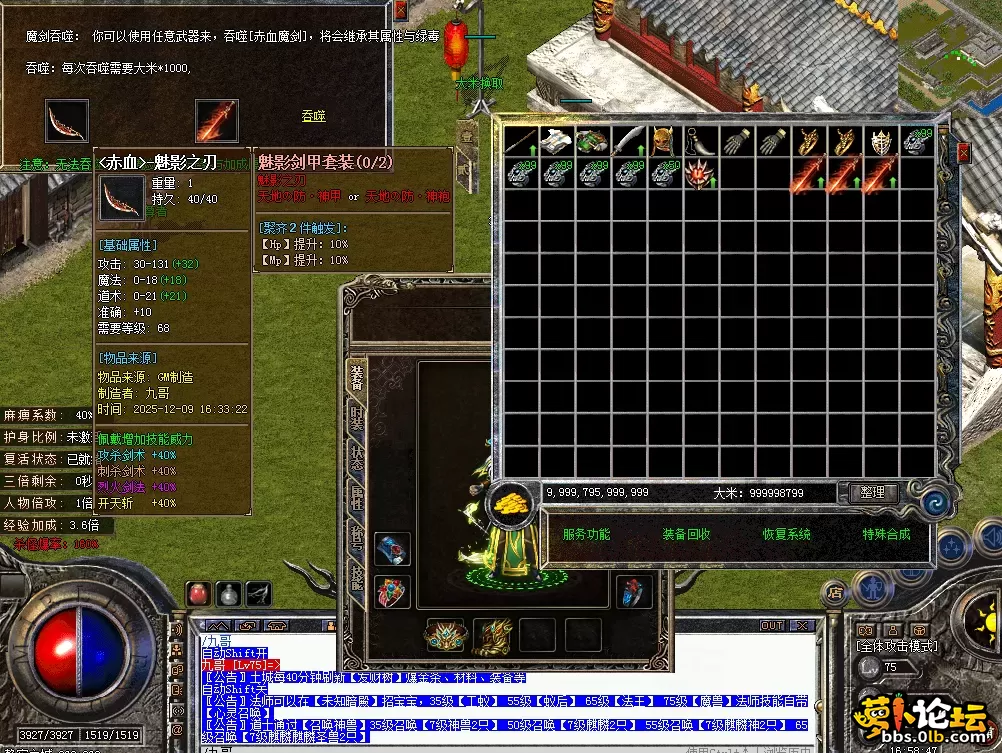Click the gold coin pile icon

pos(514,503)
